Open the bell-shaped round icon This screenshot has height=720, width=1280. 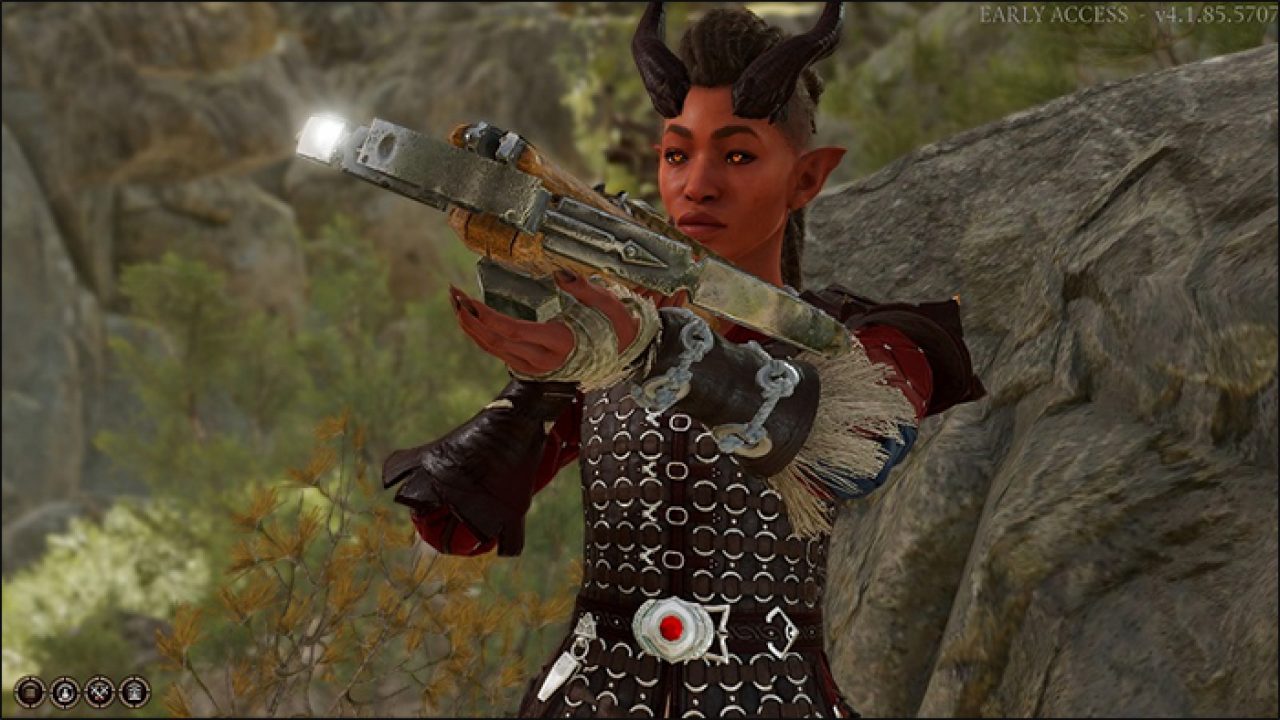coord(65,691)
